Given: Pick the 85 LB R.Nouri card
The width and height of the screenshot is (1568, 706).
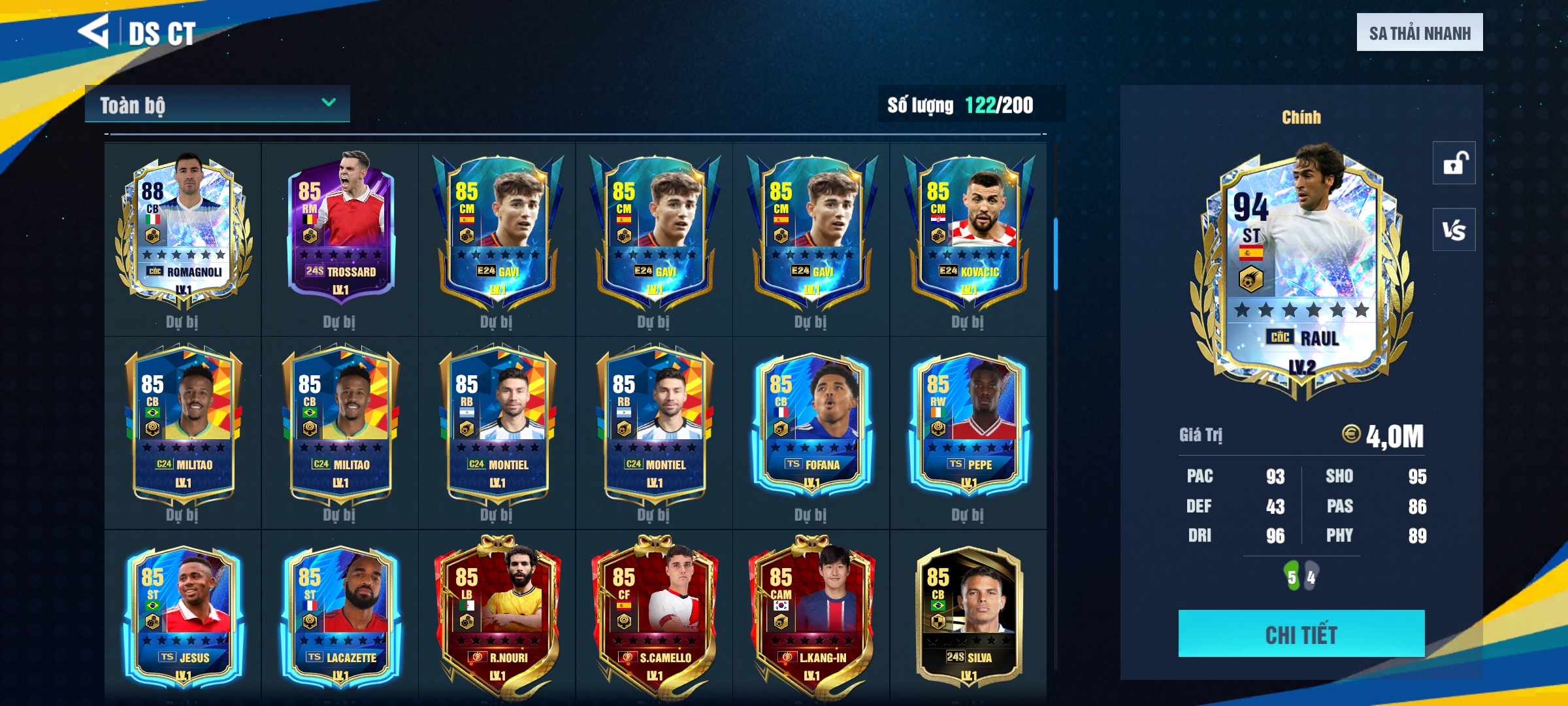Looking at the screenshot, I should point(497,616).
